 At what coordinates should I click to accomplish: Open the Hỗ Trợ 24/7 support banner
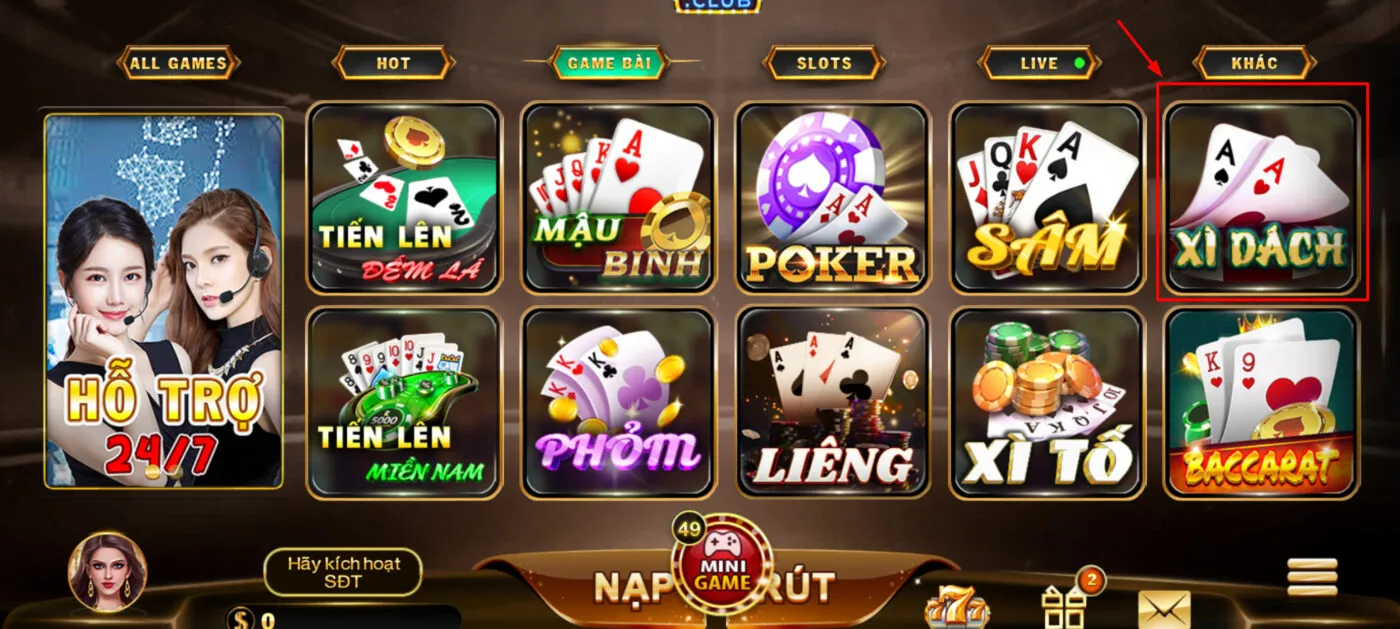coord(164,300)
